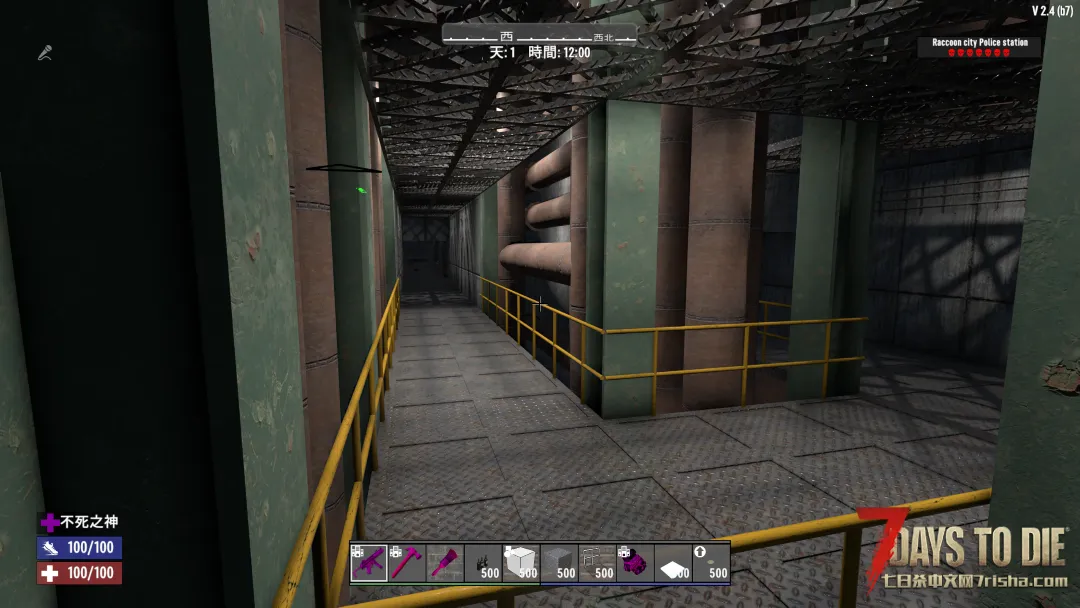Click the purple cross god mode buff
Image resolution: width=1080 pixels, height=608 pixels.
pos(49,522)
